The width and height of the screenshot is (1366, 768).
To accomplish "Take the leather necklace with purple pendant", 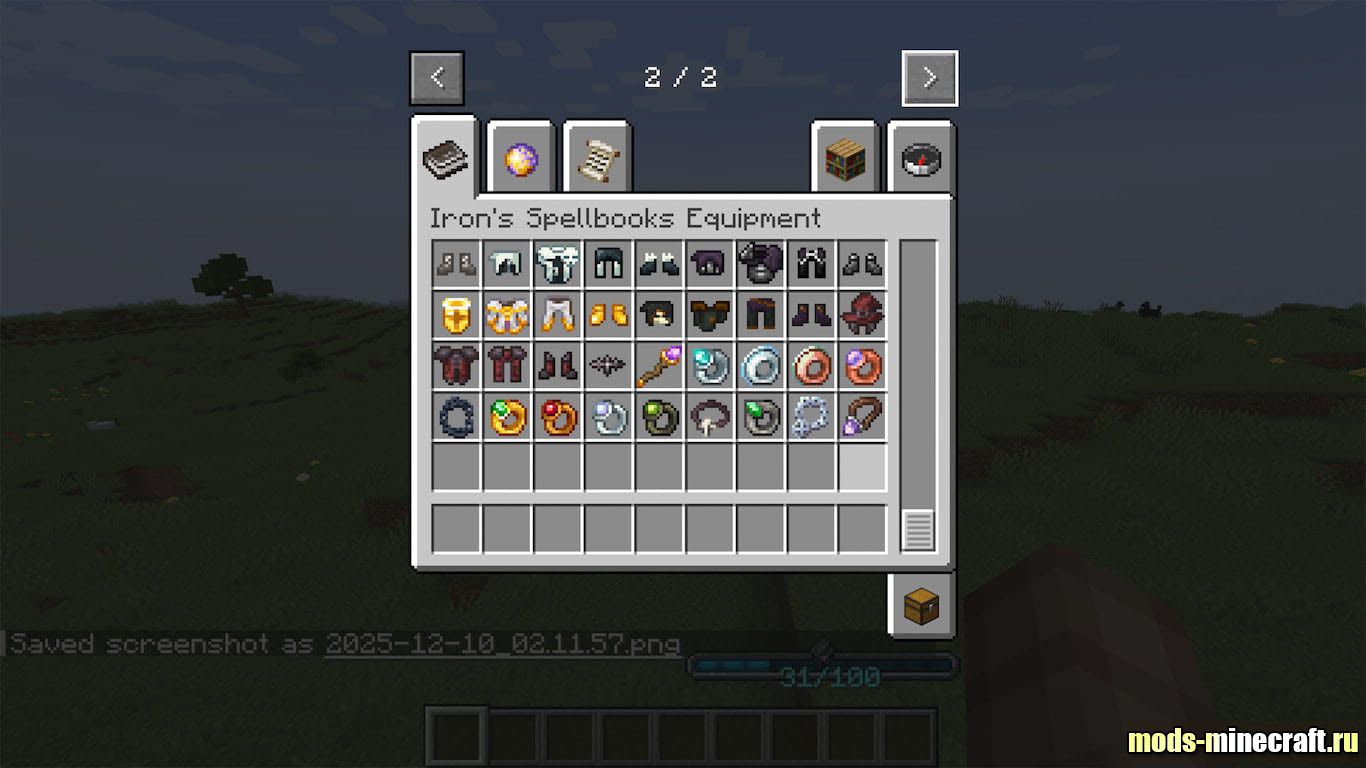I will tap(862, 417).
